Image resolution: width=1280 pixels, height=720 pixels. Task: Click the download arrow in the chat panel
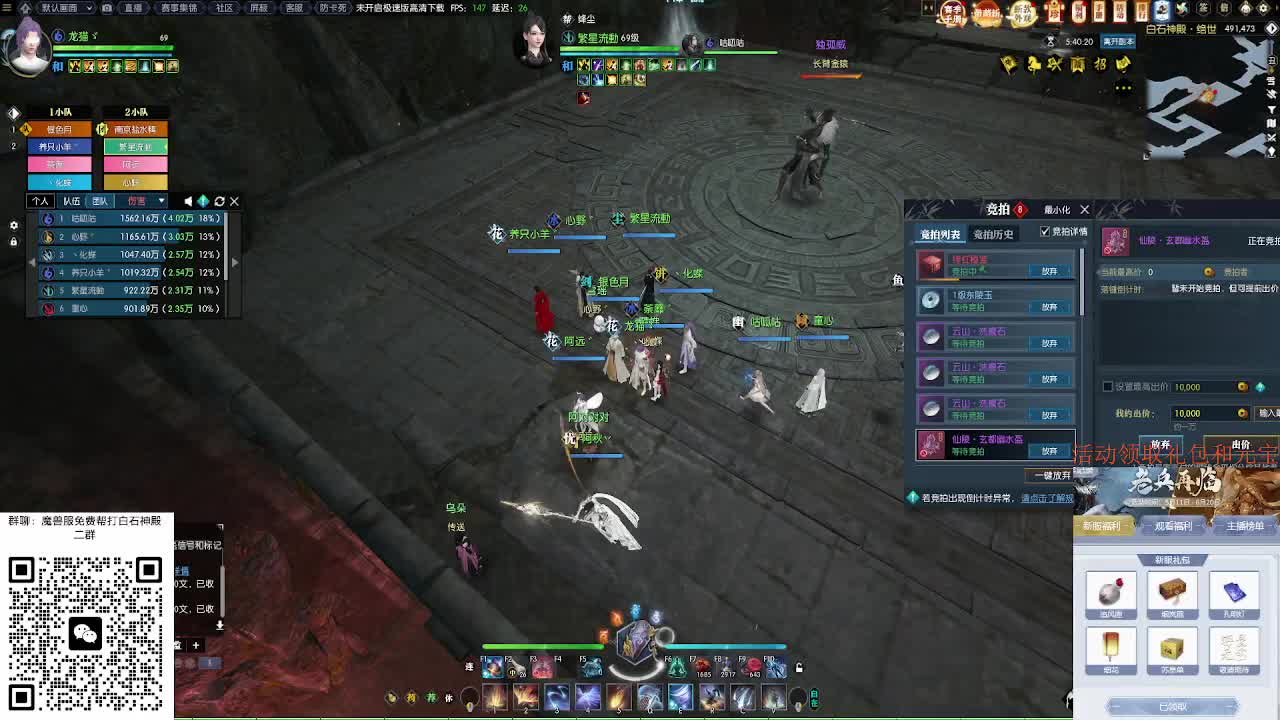pos(220,626)
